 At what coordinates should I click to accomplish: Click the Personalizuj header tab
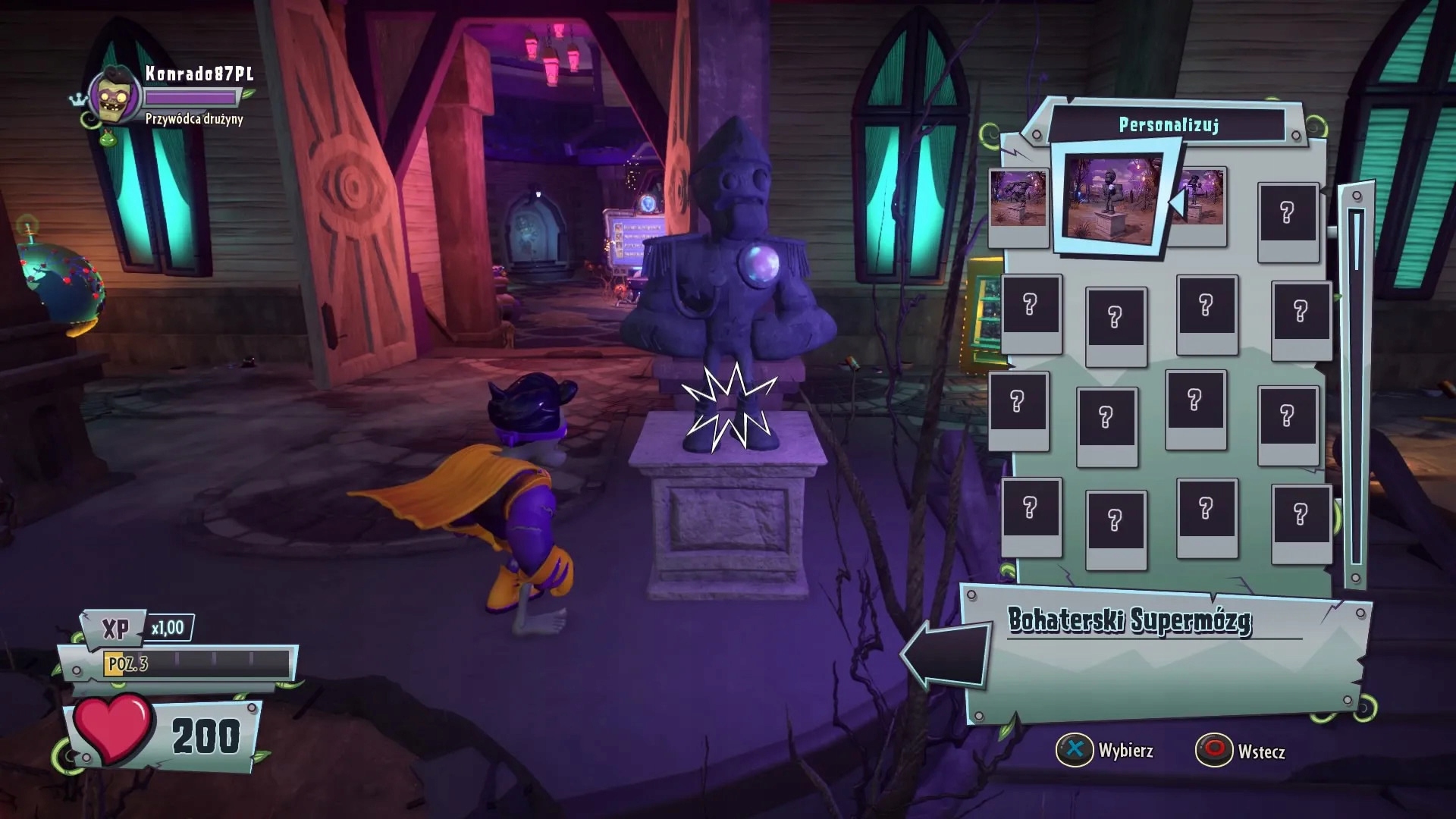[1169, 125]
